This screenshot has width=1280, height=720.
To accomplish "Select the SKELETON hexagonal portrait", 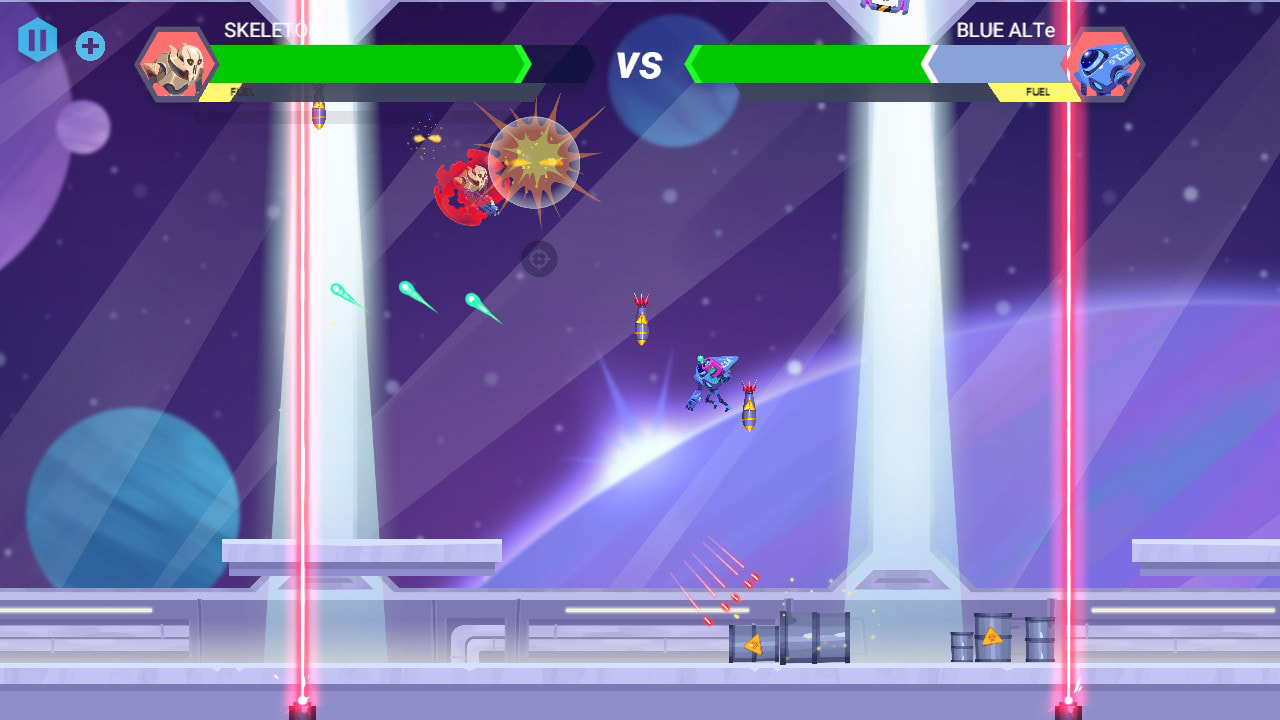I will coord(178,66).
